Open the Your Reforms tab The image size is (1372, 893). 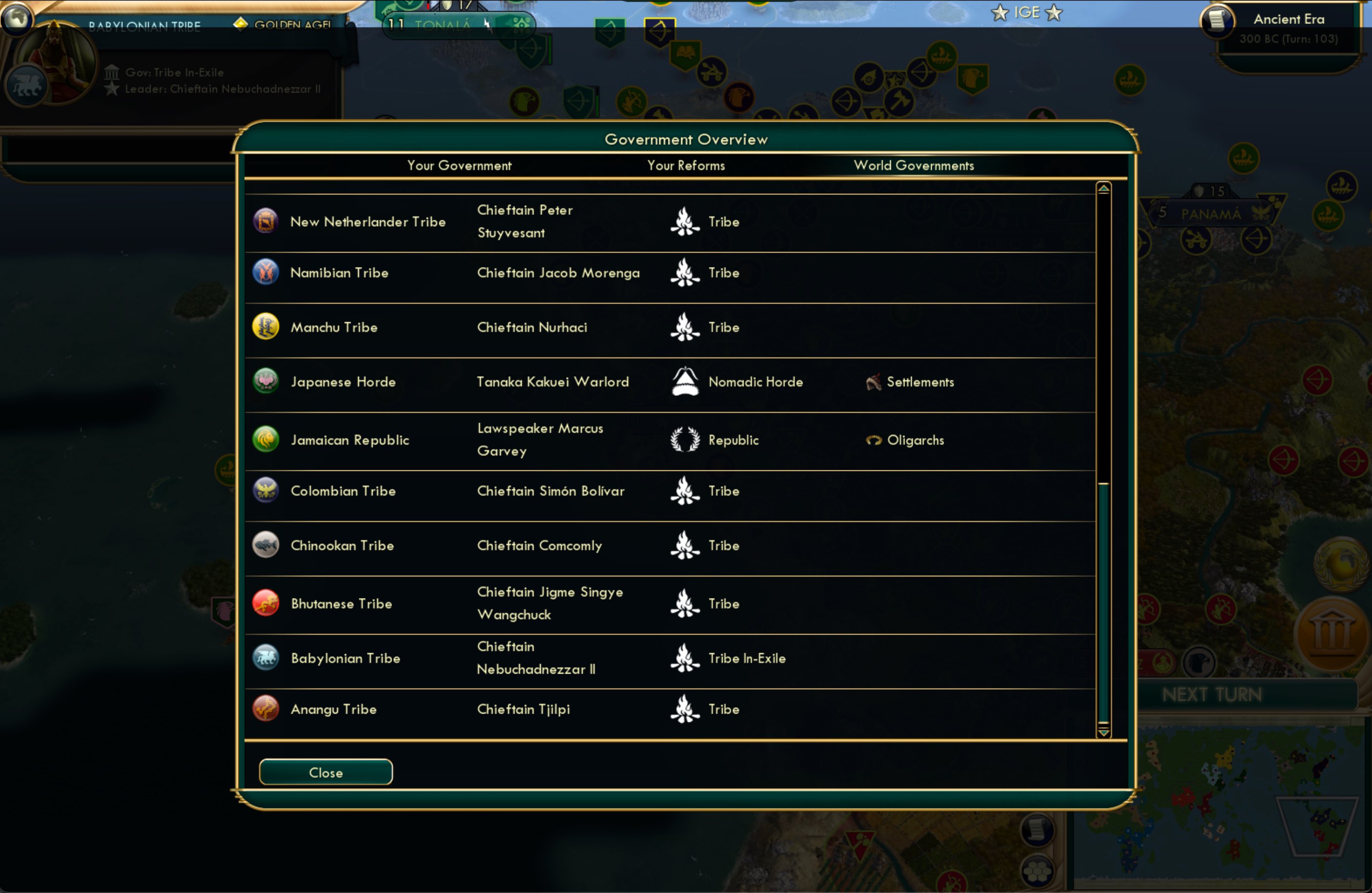click(686, 165)
